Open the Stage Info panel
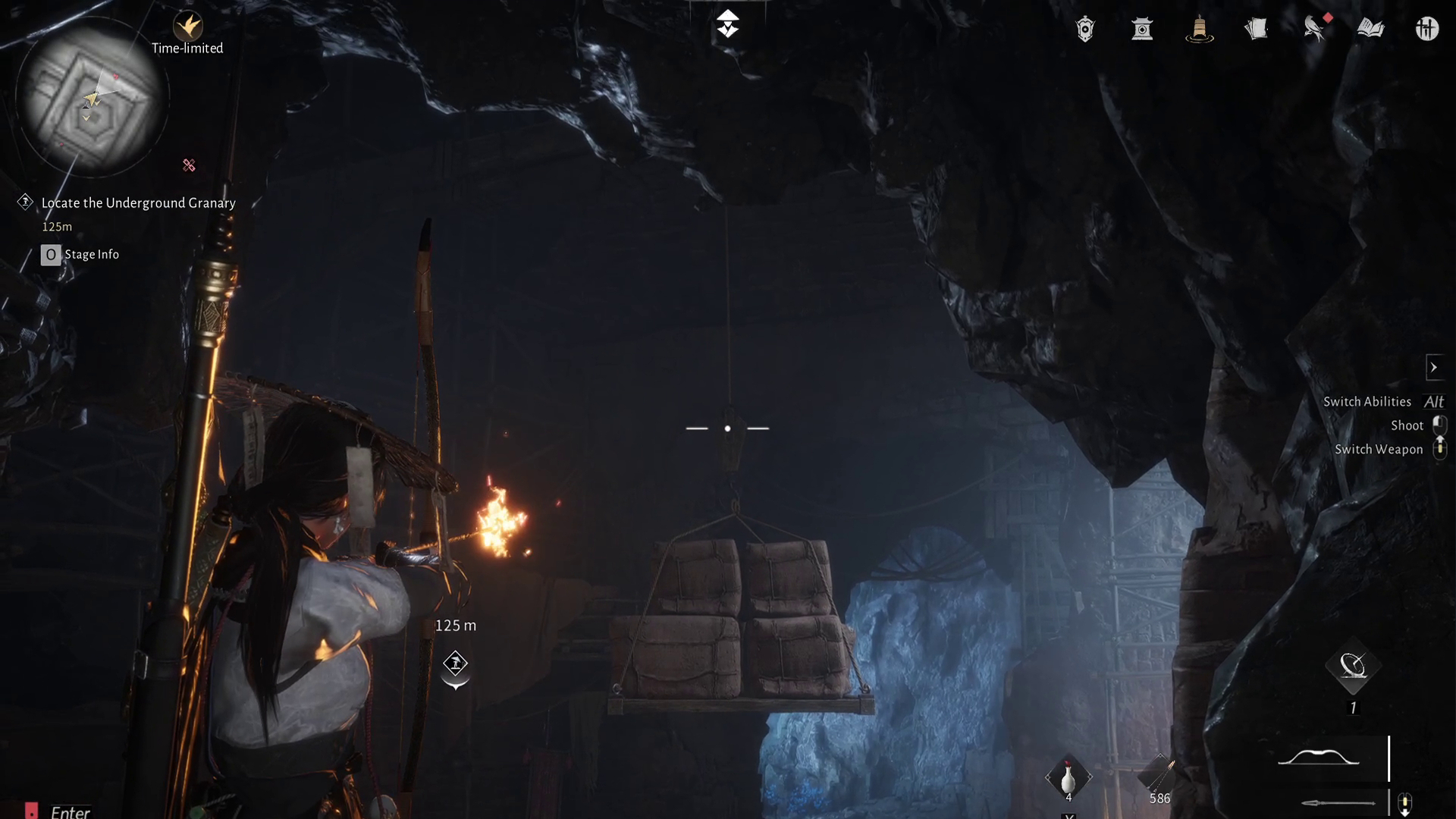This screenshot has width=1456, height=819. [80, 255]
